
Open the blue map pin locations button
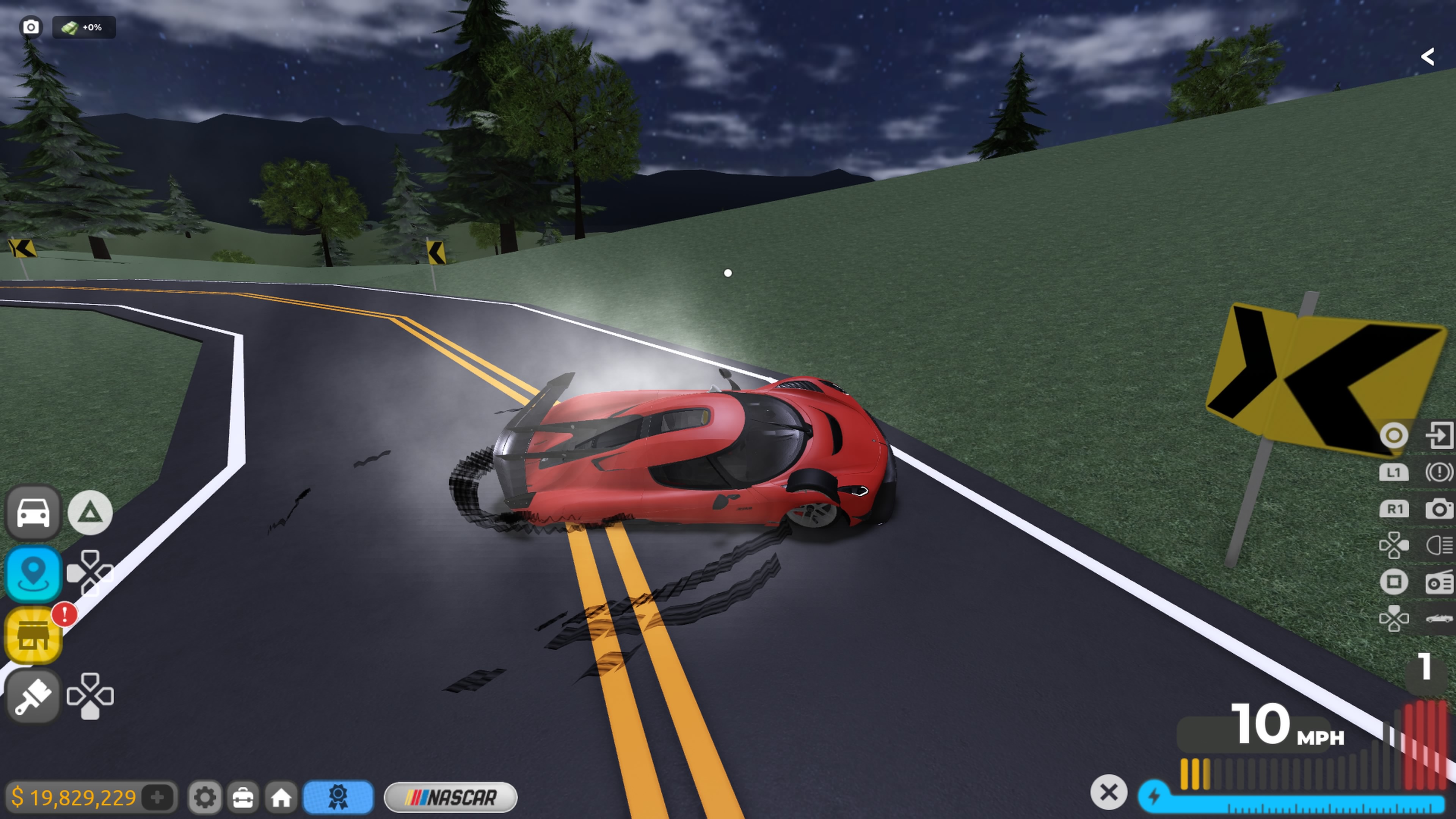click(33, 573)
